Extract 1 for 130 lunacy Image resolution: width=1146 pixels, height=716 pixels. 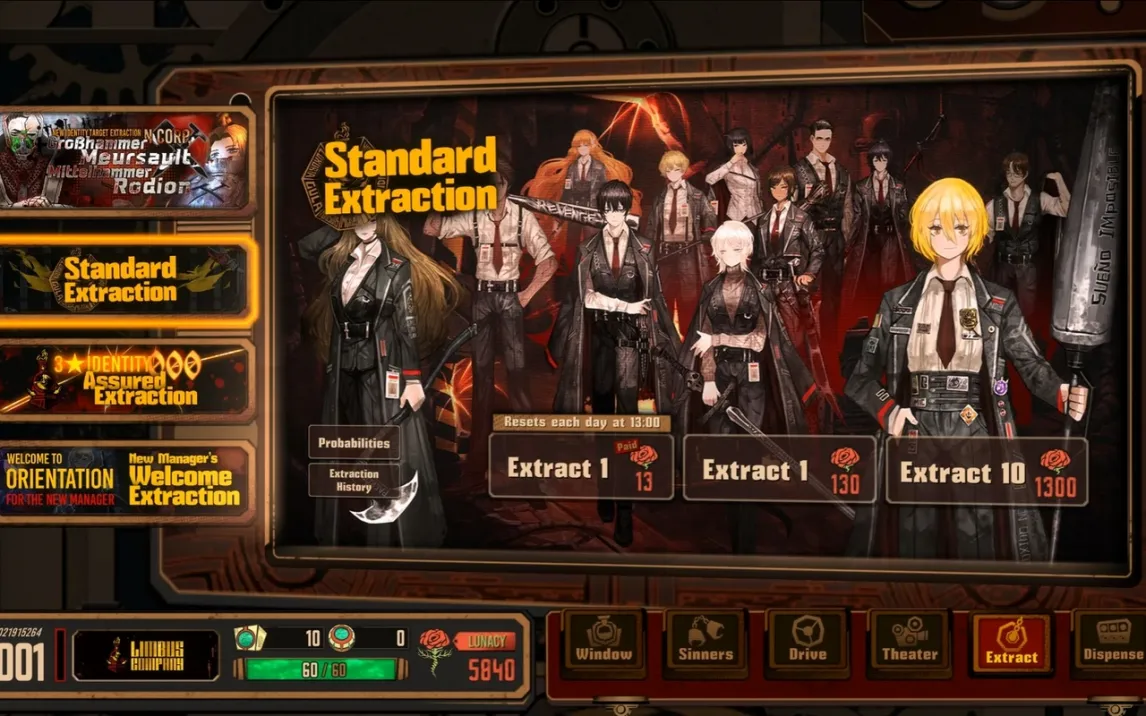pyautogui.click(x=780, y=469)
